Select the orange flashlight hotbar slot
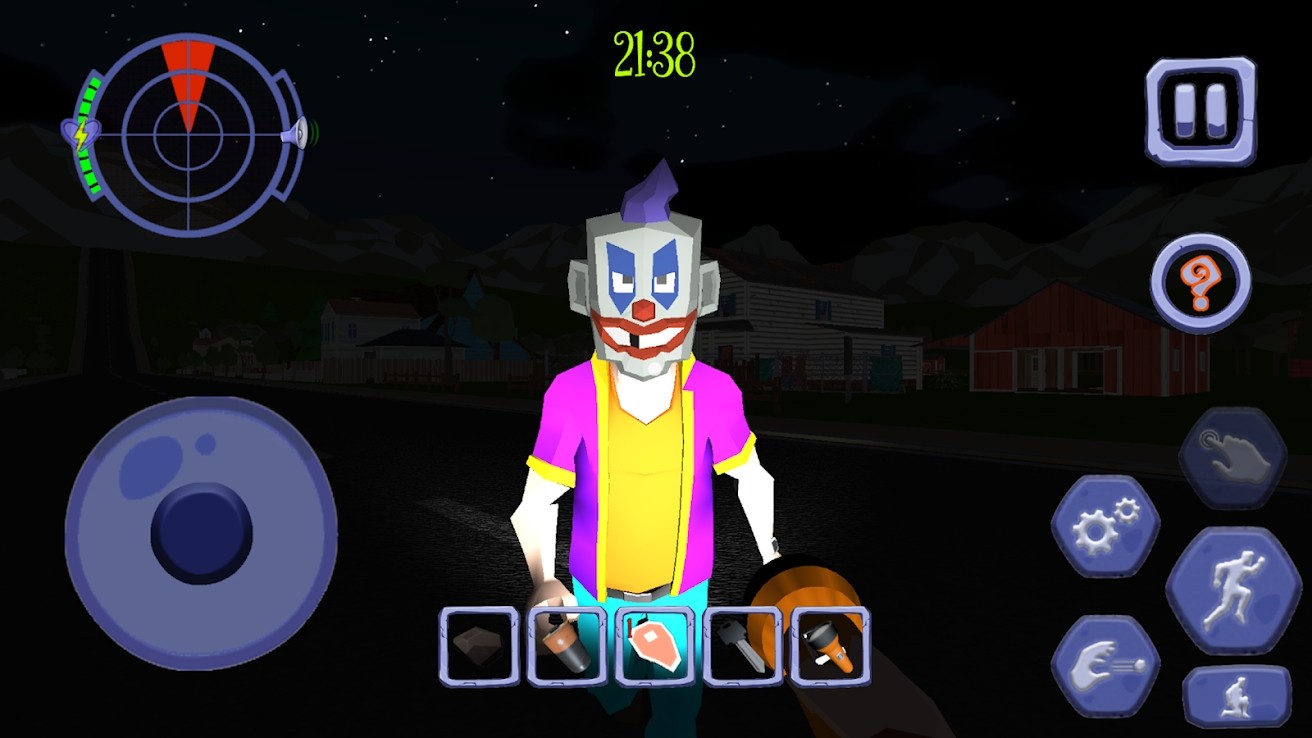Viewport: 1312px width, 738px height. [830, 646]
